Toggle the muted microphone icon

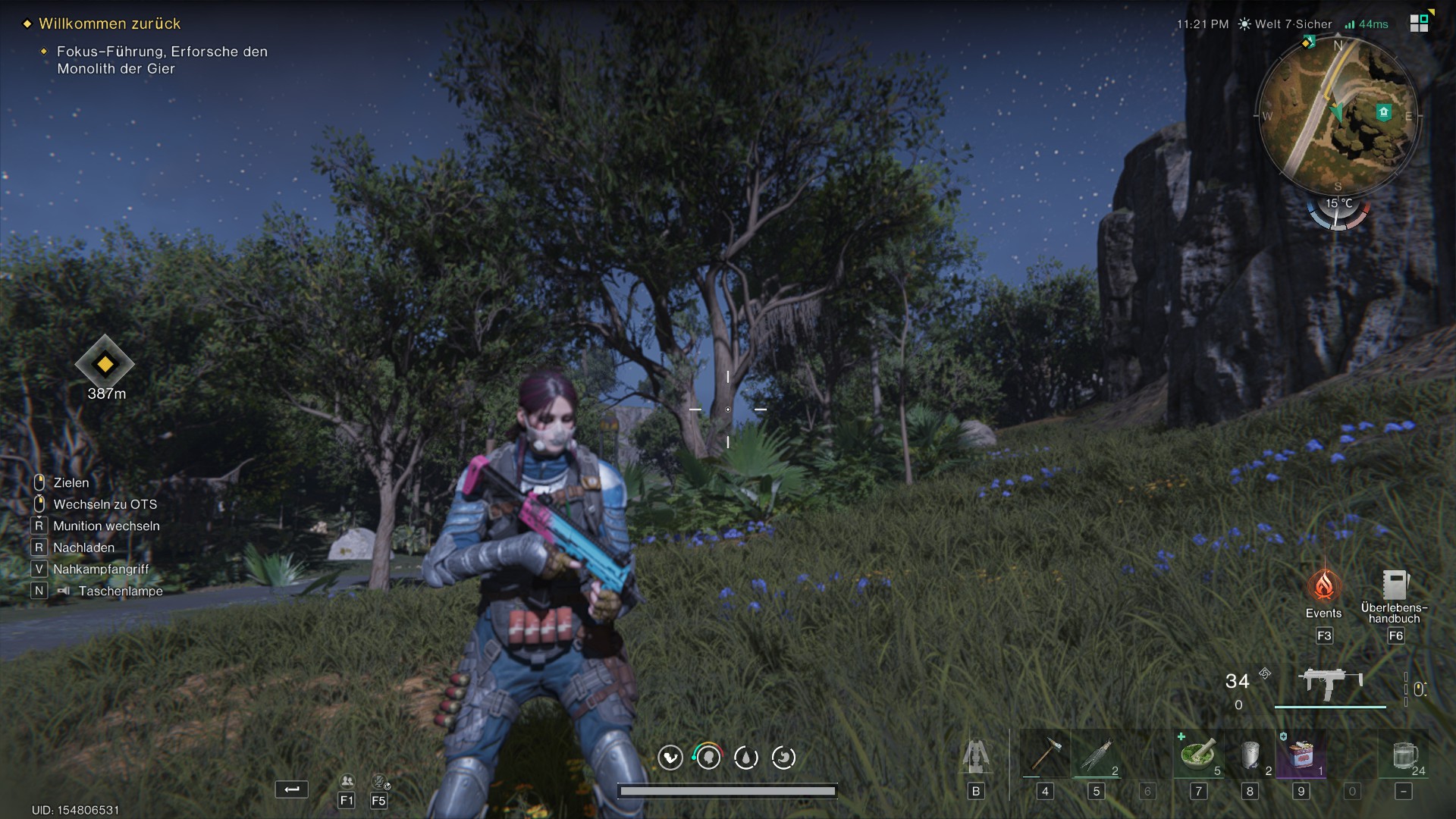(x=379, y=781)
